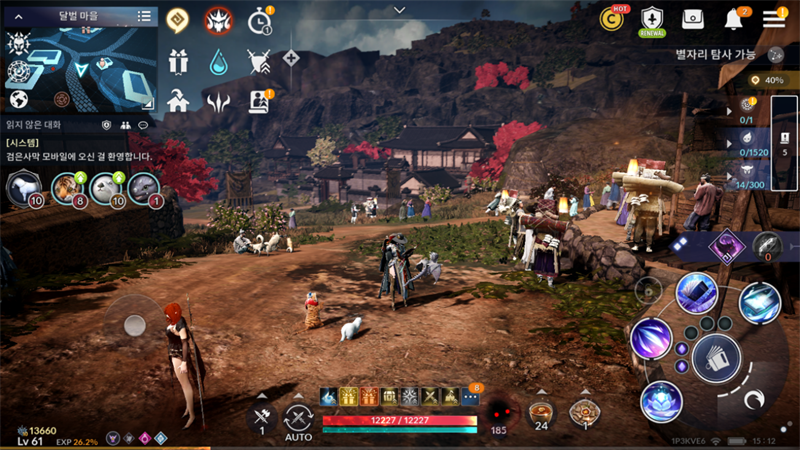Open the minimap list menu button
Image resolution: width=800 pixels, height=450 pixels.
144,16
